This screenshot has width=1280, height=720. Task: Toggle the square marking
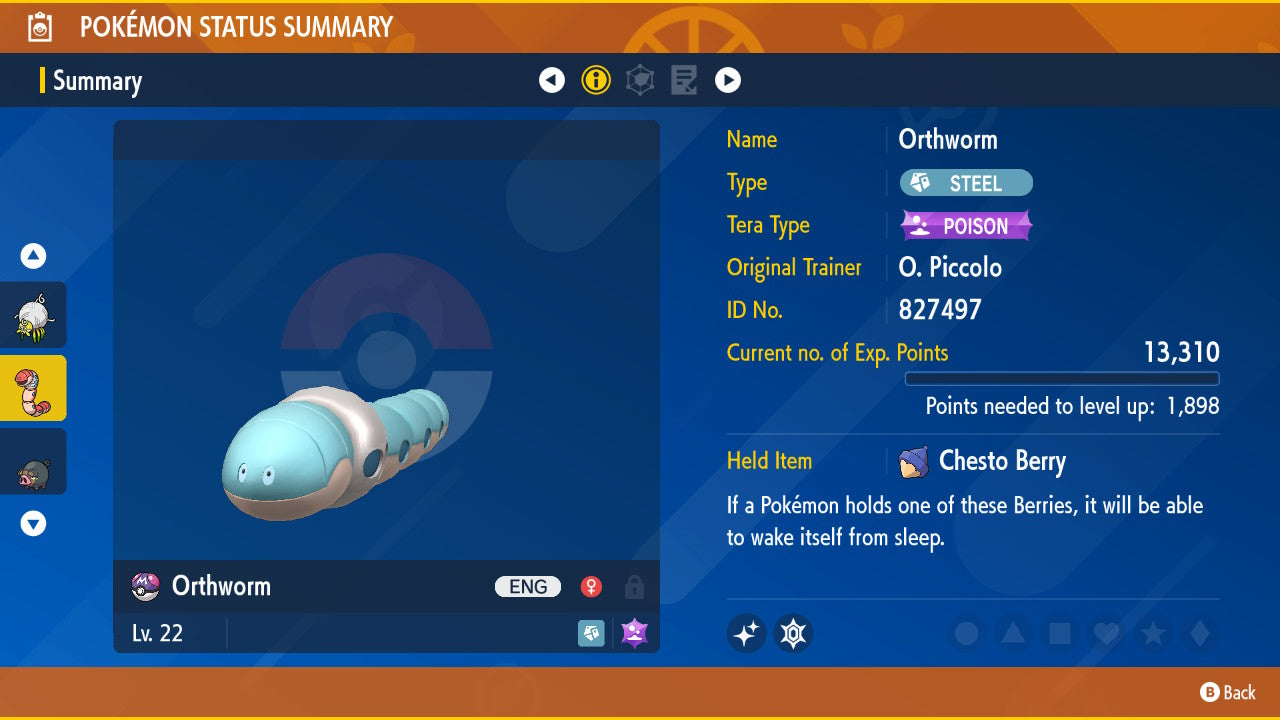[x=1058, y=633]
